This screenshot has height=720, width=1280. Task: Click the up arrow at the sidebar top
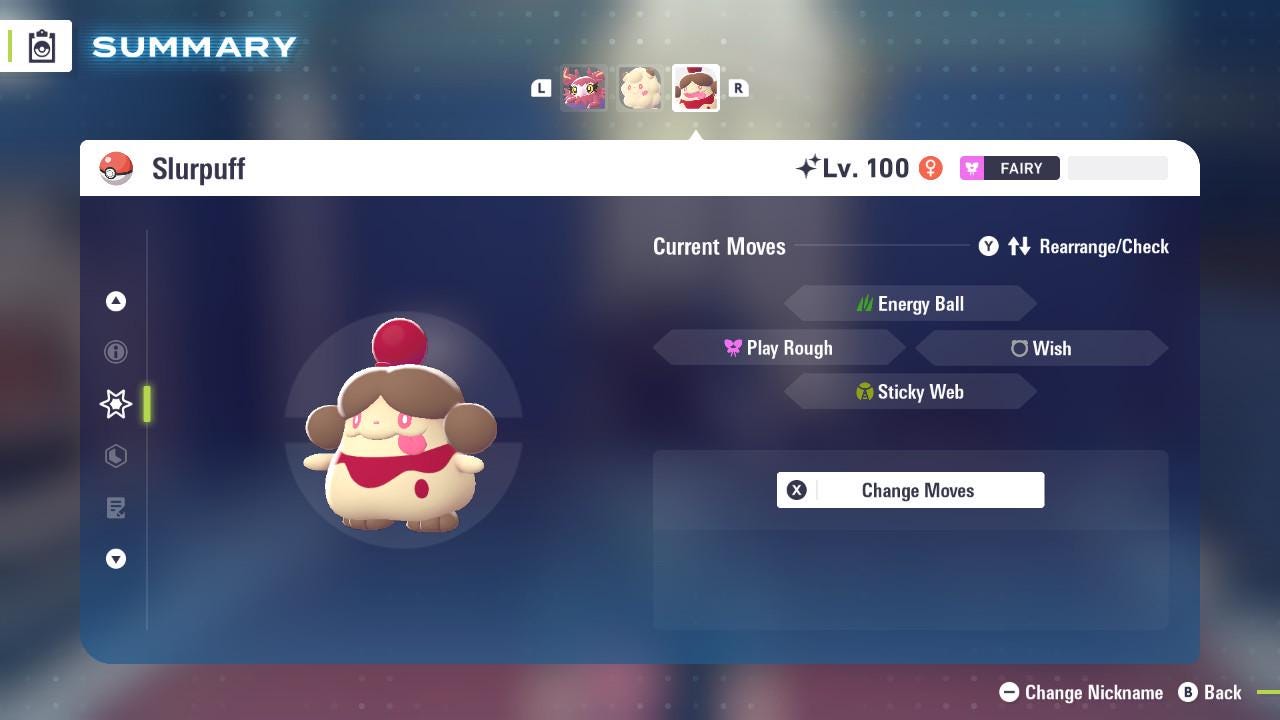click(x=115, y=301)
